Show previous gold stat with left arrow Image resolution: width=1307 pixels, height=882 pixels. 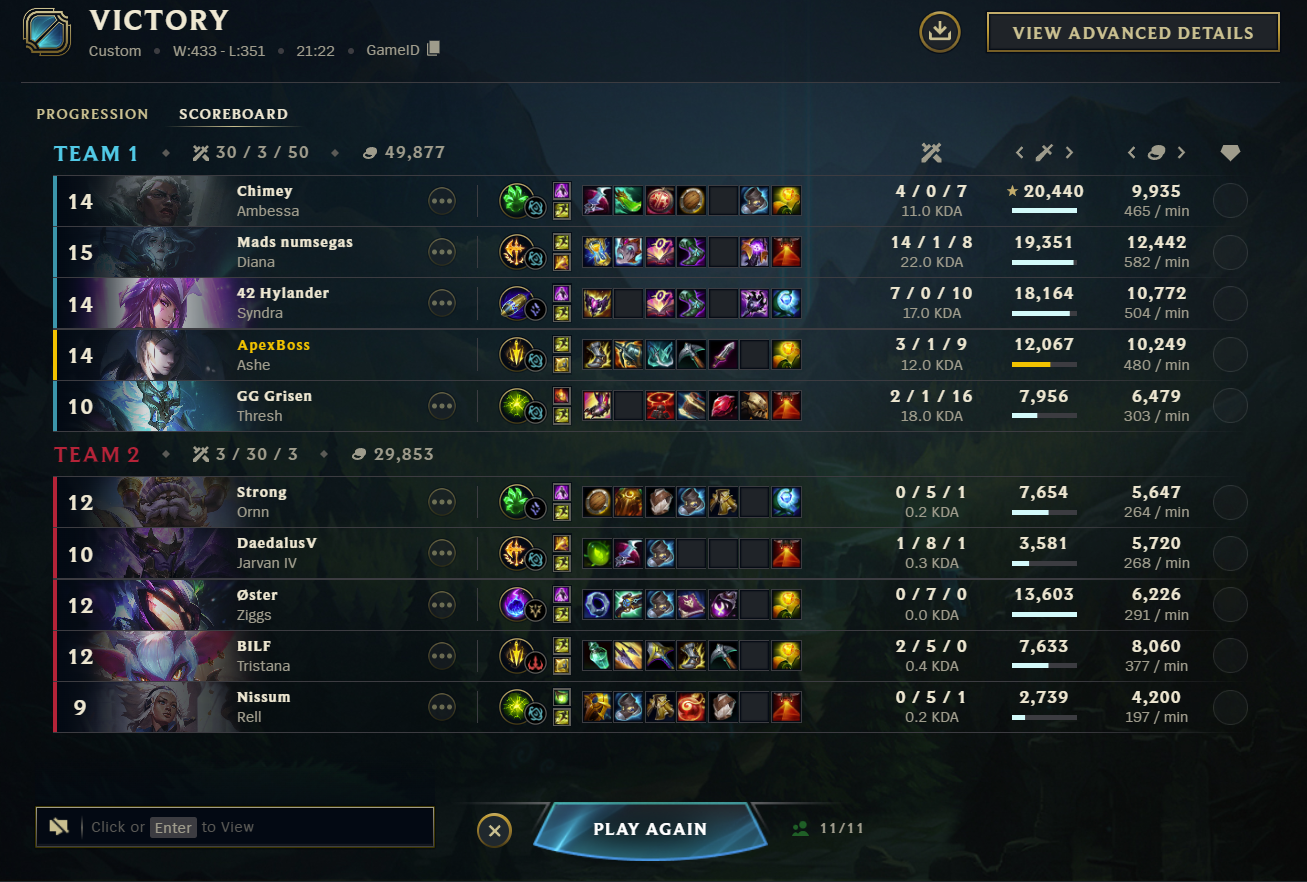(x=1132, y=153)
